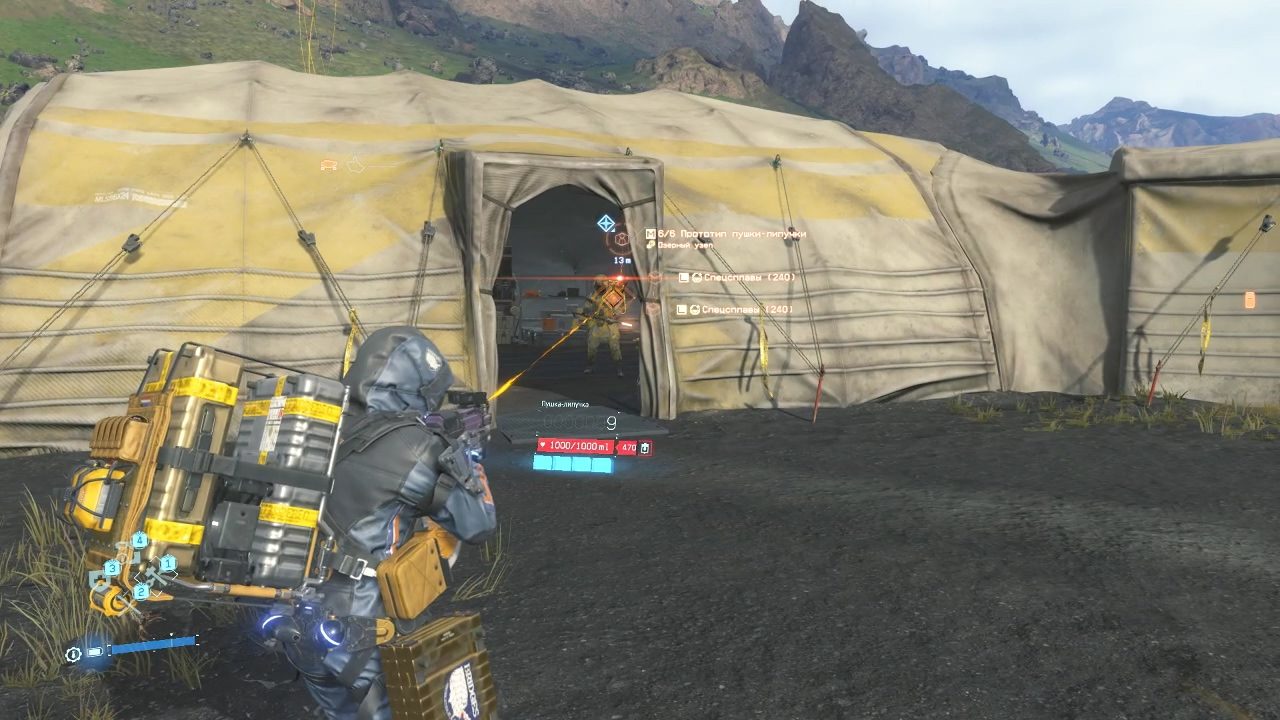The image size is (1280, 720).
Task: Select the blue diamond objective marker
Action: click(x=605, y=222)
